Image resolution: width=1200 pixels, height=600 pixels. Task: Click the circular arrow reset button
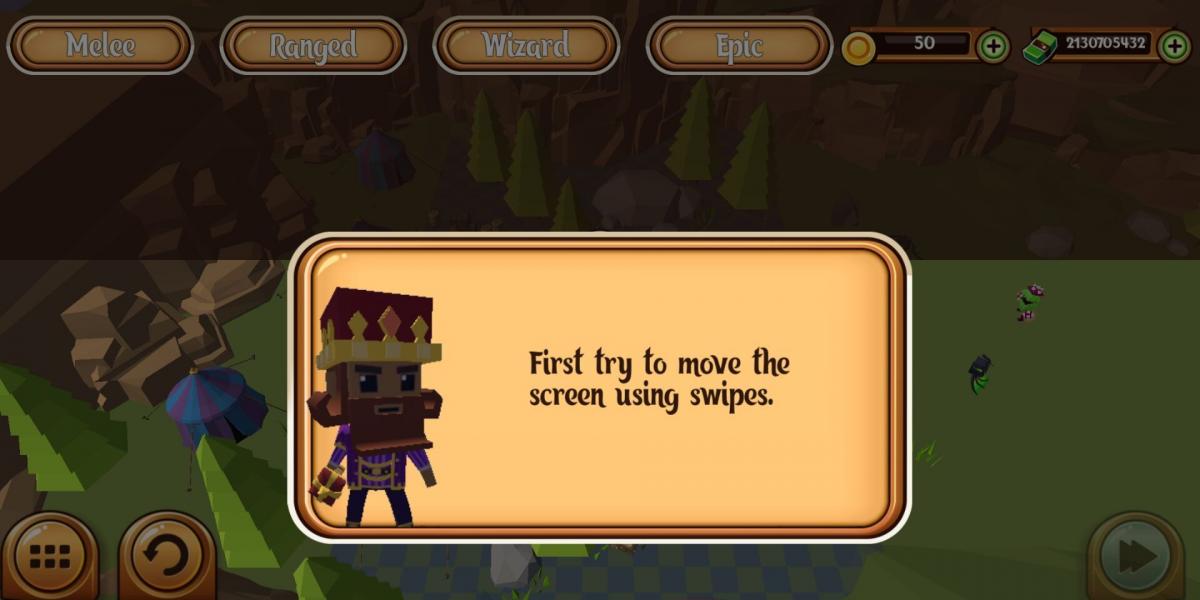click(166, 557)
